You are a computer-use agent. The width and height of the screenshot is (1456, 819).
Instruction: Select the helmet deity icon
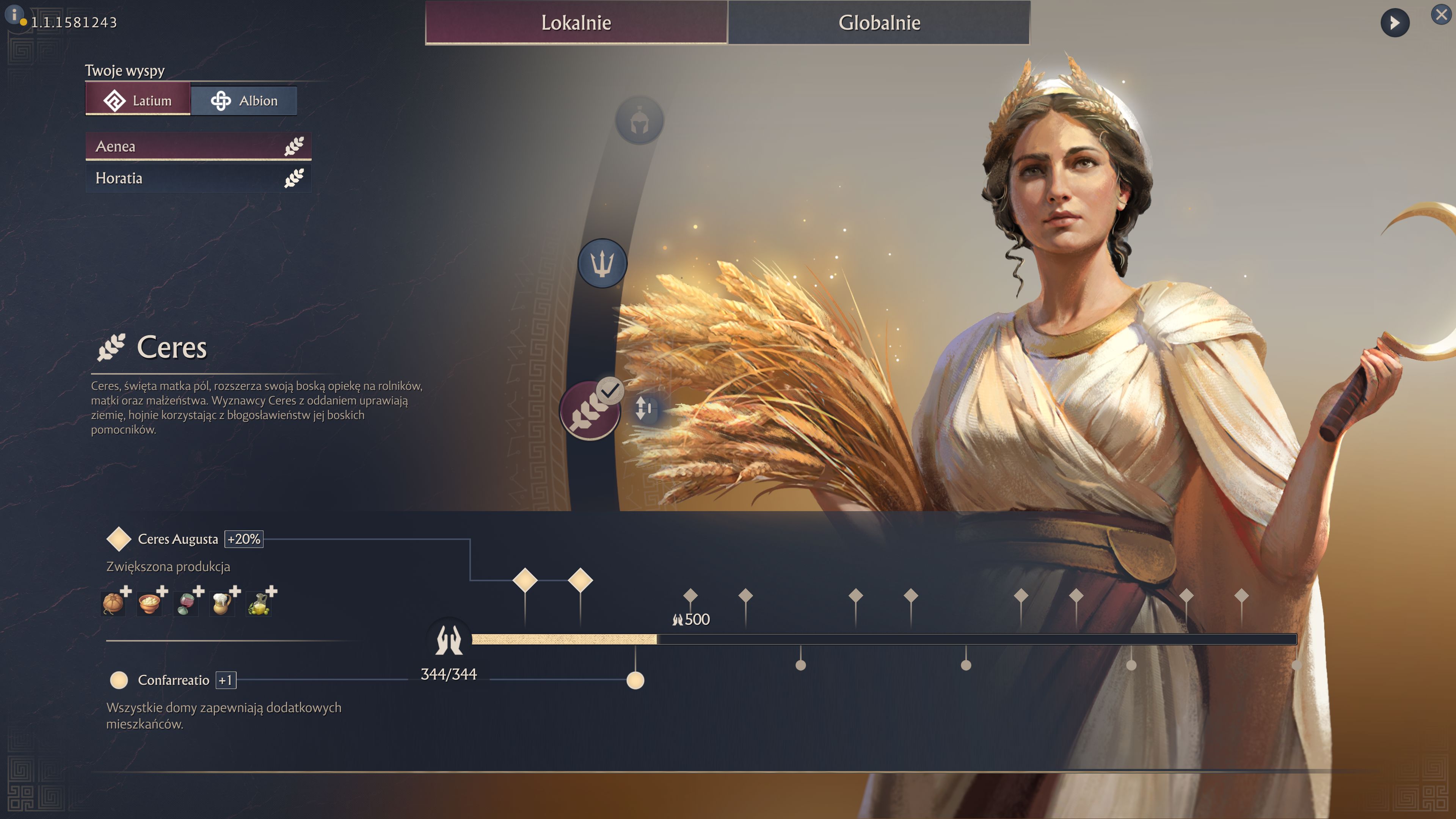(639, 121)
